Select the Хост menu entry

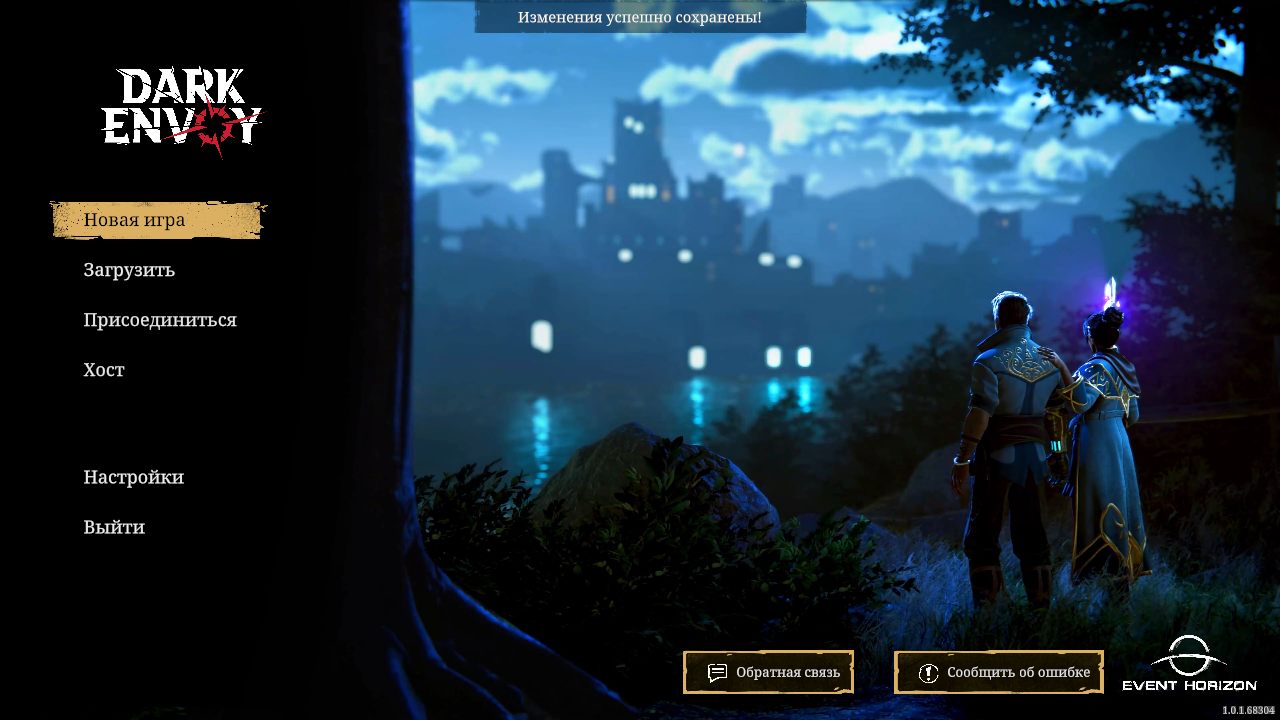(104, 370)
